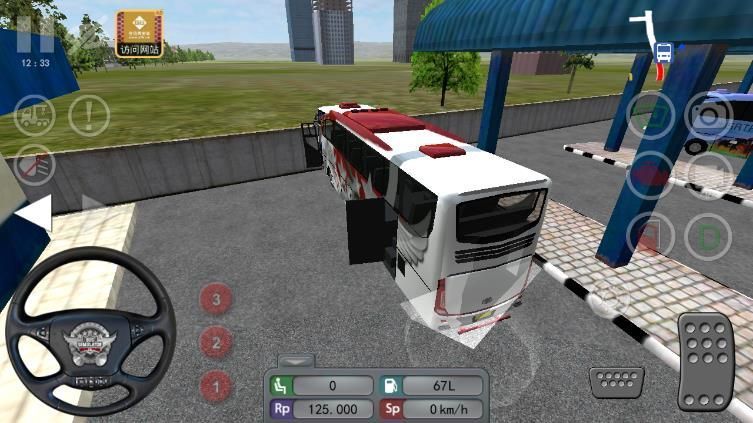This screenshot has height=423, width=753.
Task: Shift gear using the green D button
Action: 708,237
